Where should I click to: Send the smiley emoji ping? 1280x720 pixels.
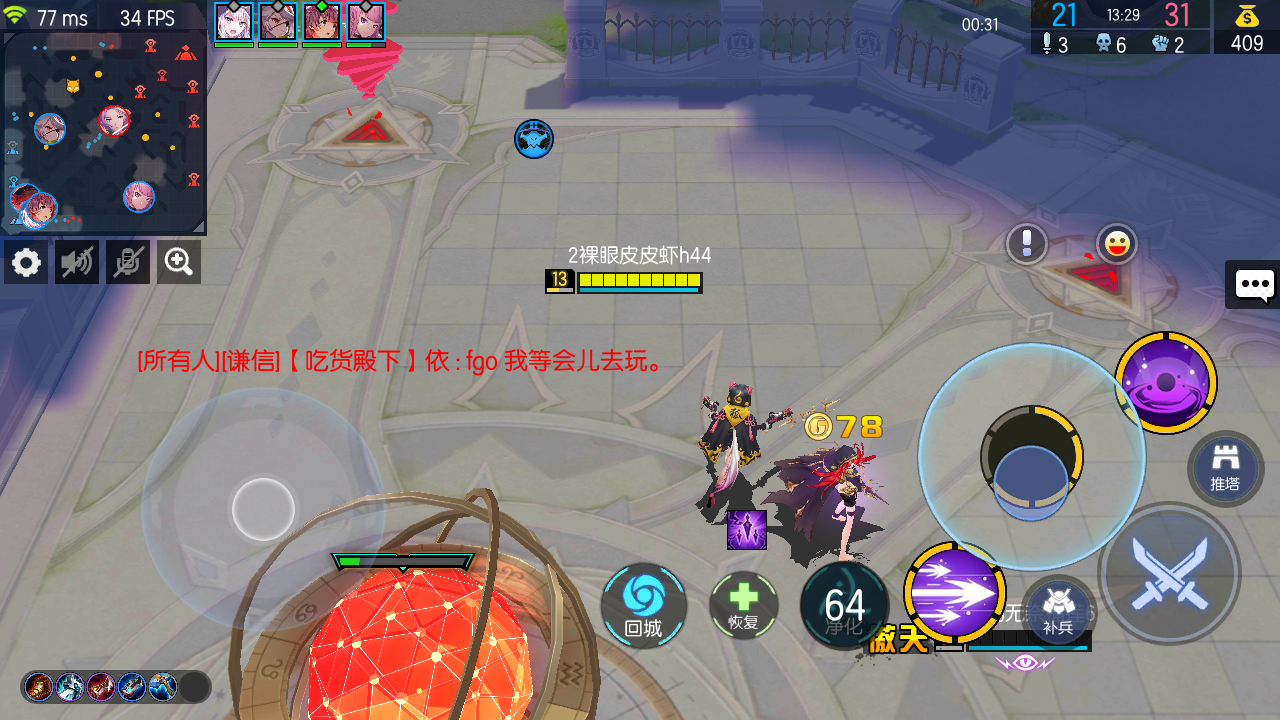click(1117, 243)
